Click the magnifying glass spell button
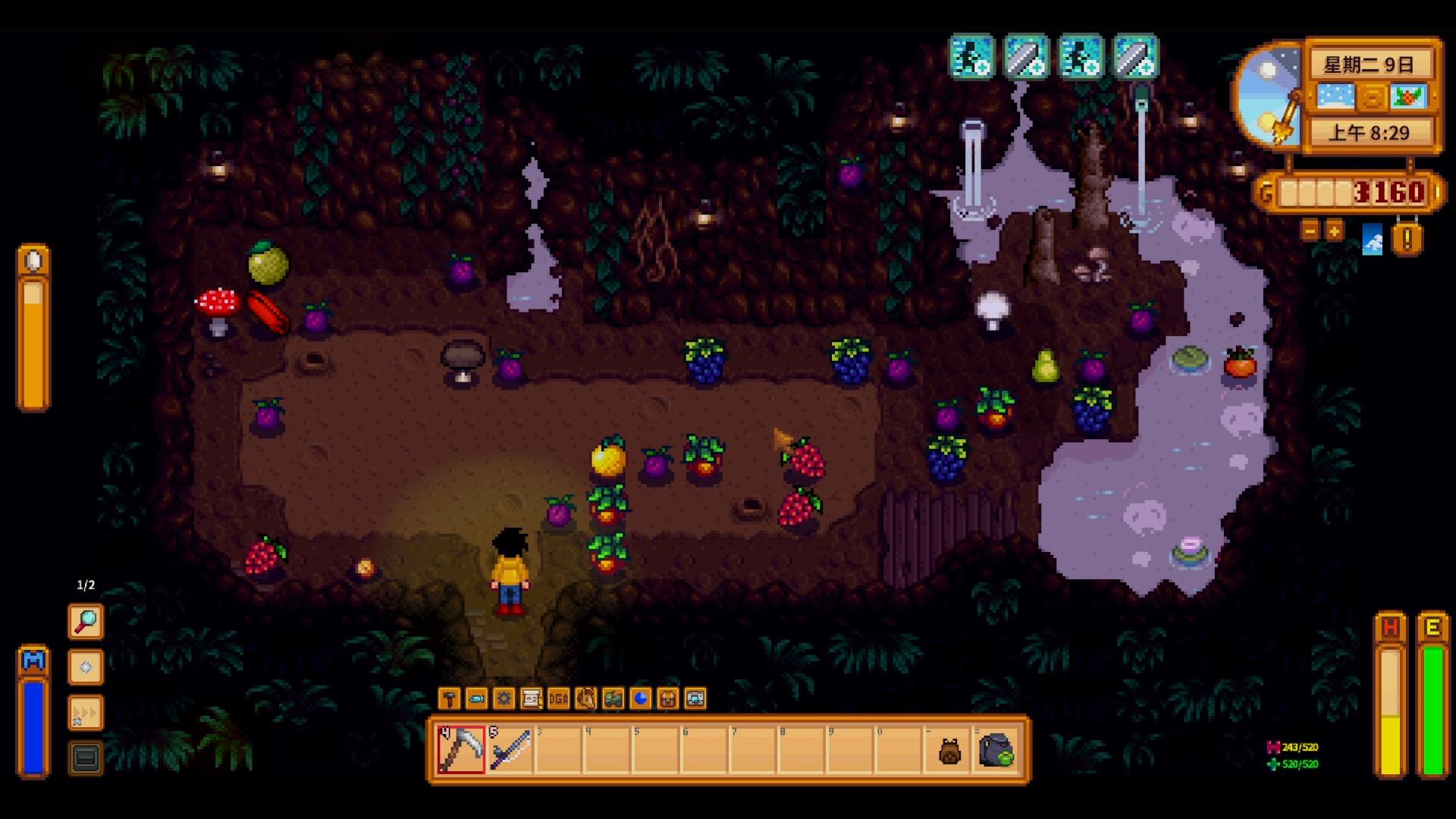This screenshot has width=1456, height=819. tap(86, 622)
